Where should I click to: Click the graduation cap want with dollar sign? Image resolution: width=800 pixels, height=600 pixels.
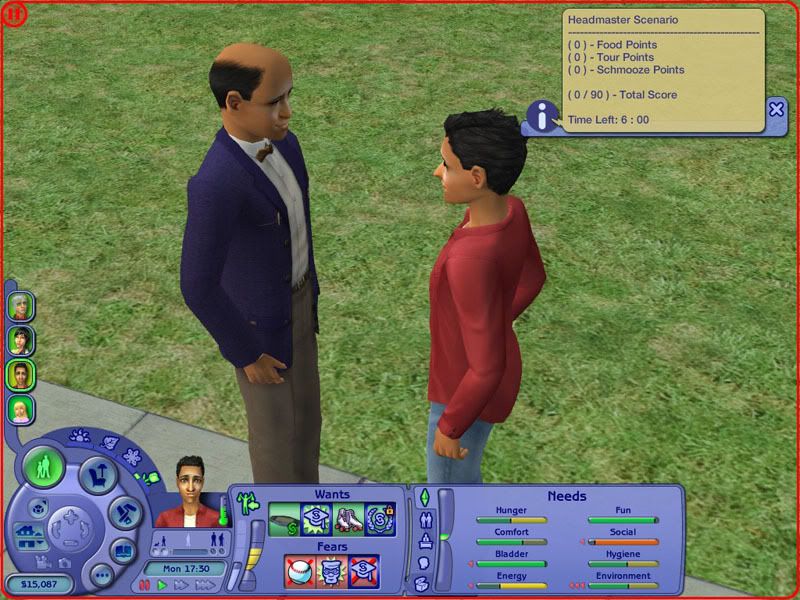pos(316,518)
